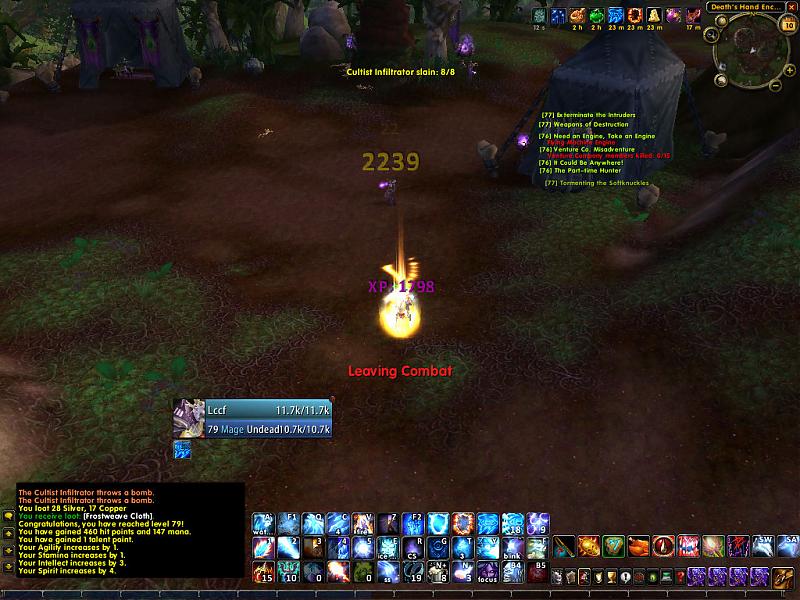Click the Lccf player unit frame

pyautogui.click(x=253, y=419)
